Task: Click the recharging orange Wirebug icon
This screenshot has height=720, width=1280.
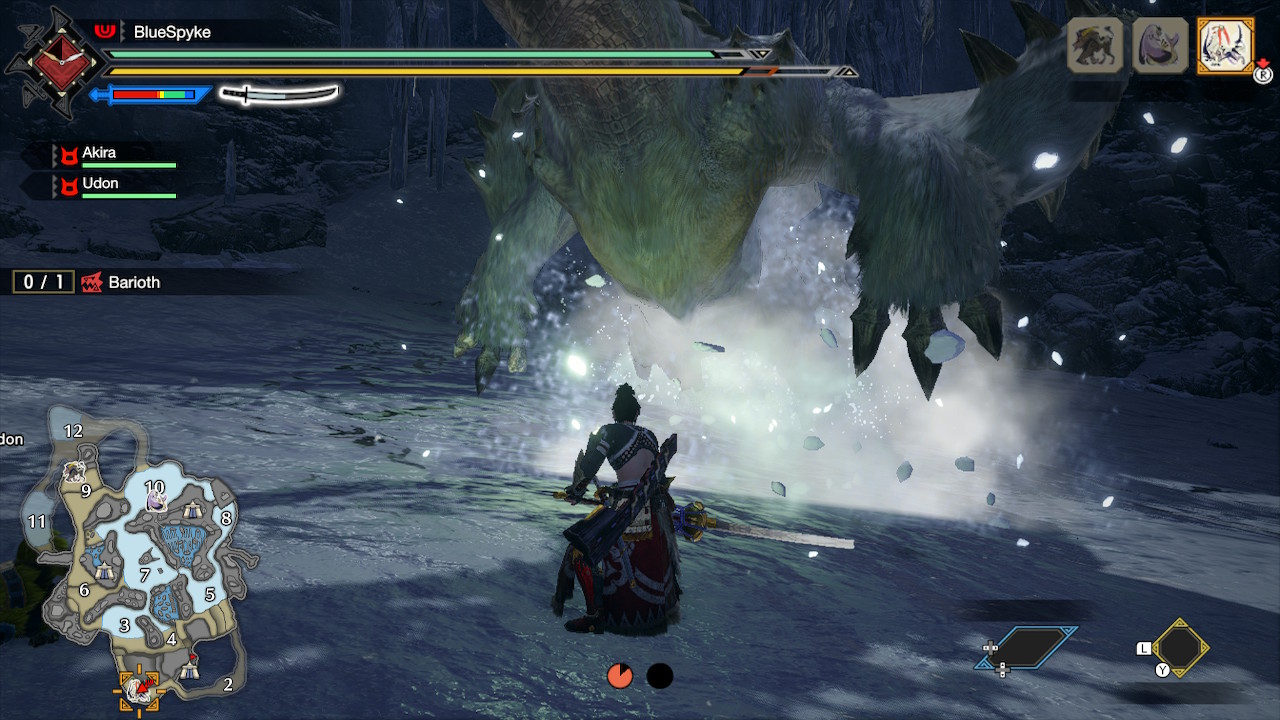Action: 619,676
